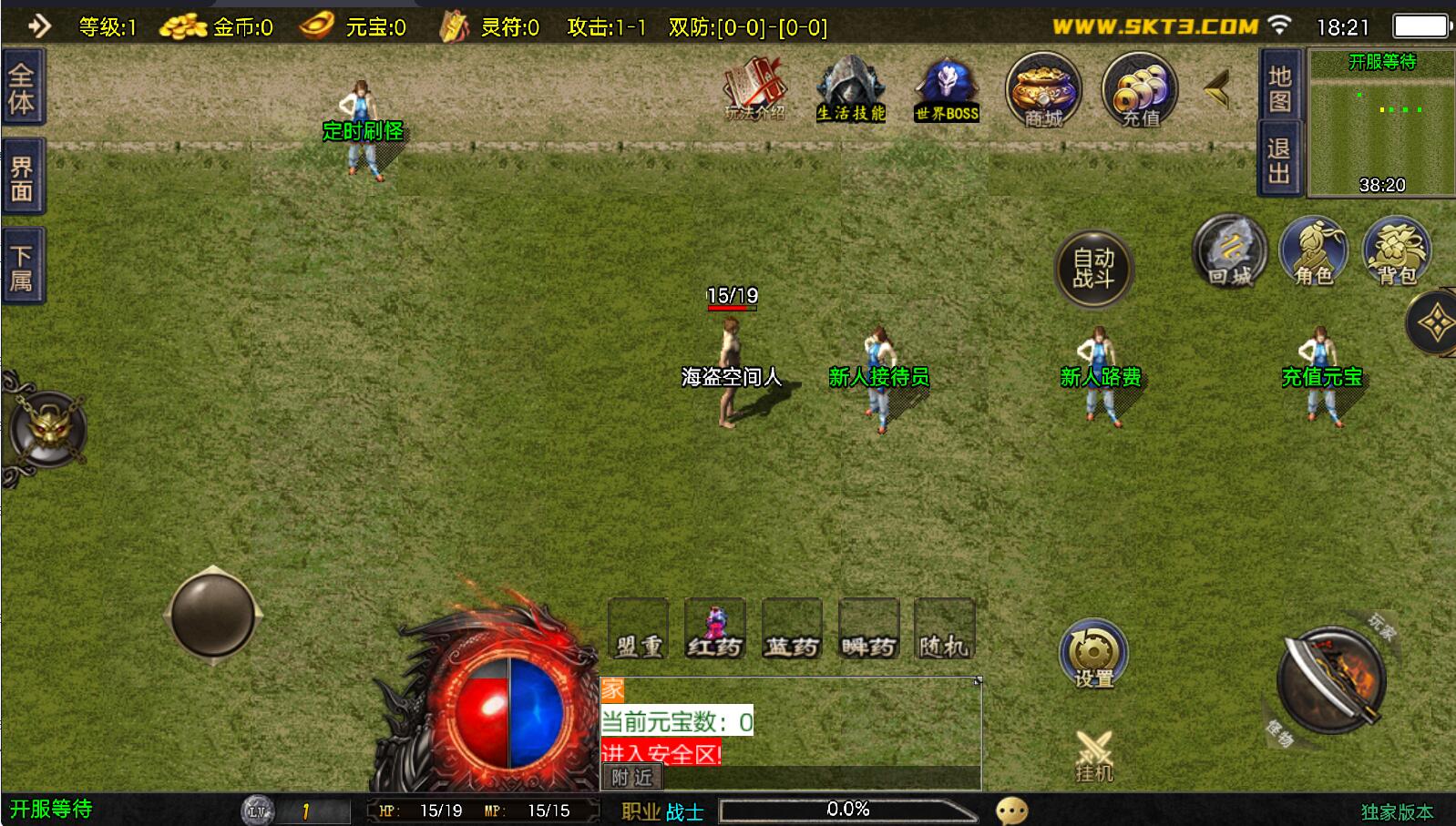Toggle 自动战斗 auto battle
The height and width of the screenshot is (826, 1456).
click(1093, 269)
